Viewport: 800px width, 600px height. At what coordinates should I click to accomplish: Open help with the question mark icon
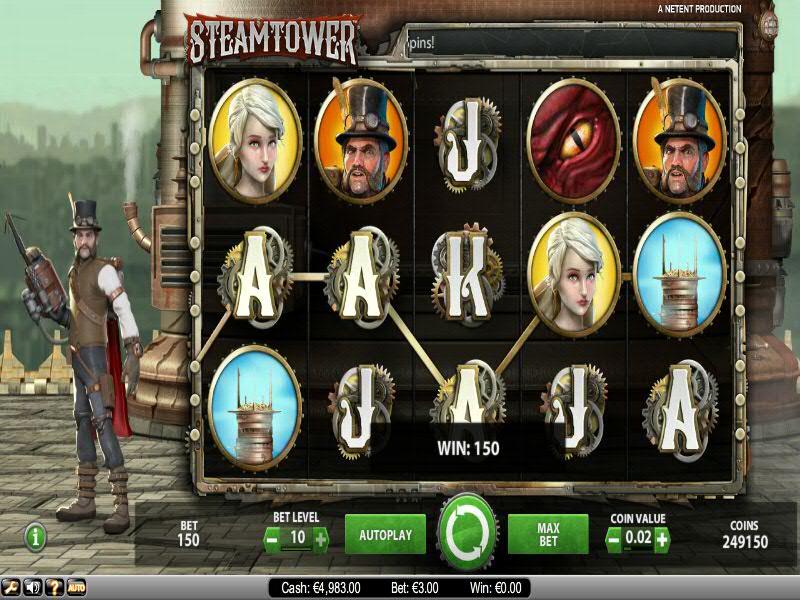(x=54, y=587)
